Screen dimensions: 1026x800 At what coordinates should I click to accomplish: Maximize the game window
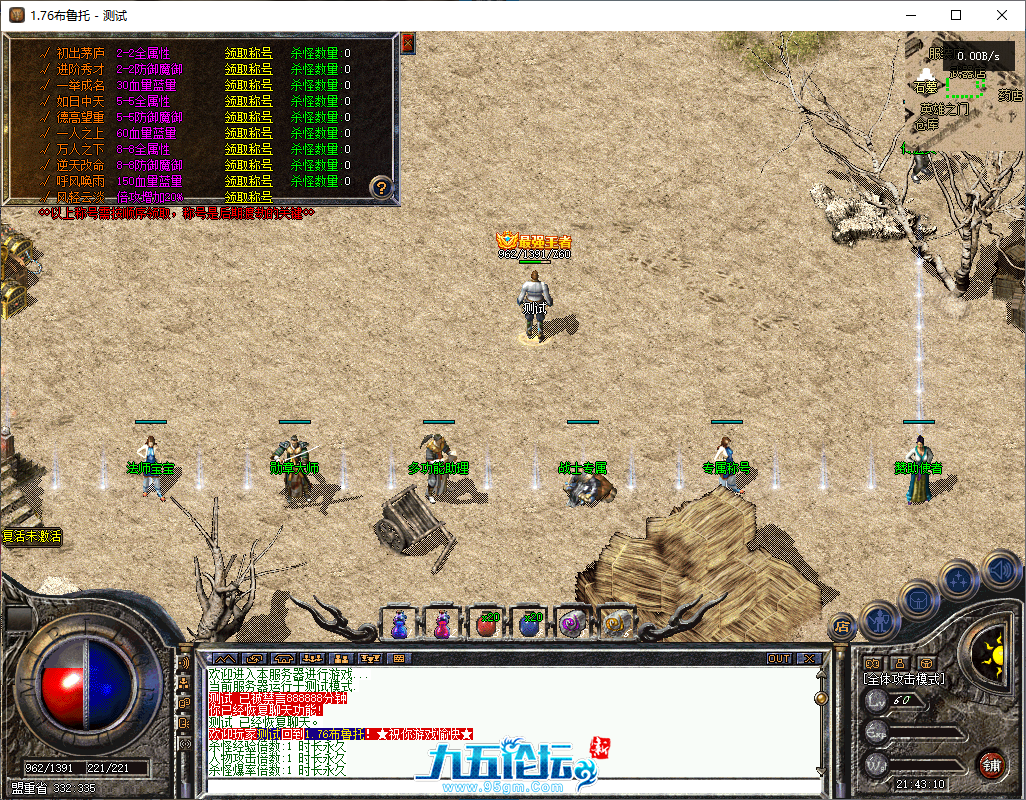pos(956,15)
